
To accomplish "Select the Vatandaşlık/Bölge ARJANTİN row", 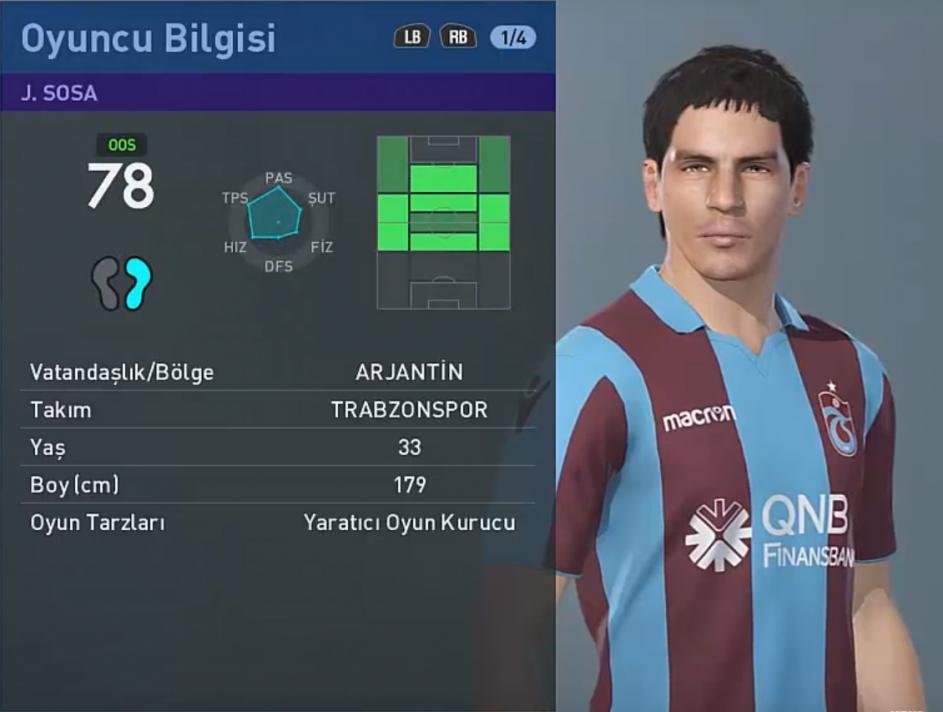I will 277,373.
